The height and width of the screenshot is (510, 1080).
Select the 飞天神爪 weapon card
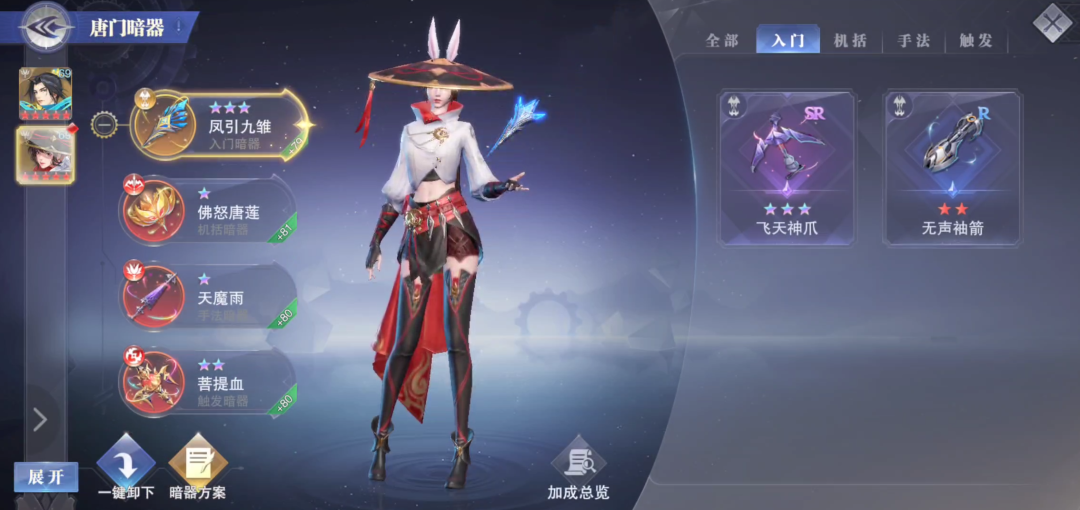click(788, 167)
